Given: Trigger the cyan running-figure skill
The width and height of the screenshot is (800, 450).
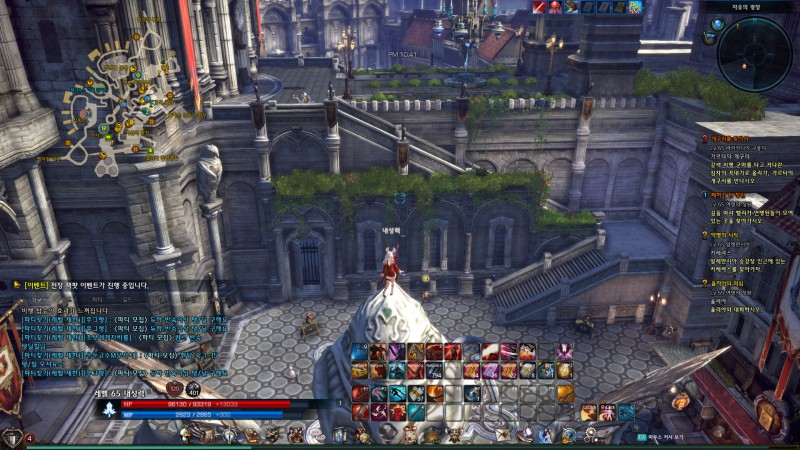Looking at the screenshot, I should [398, 392].
